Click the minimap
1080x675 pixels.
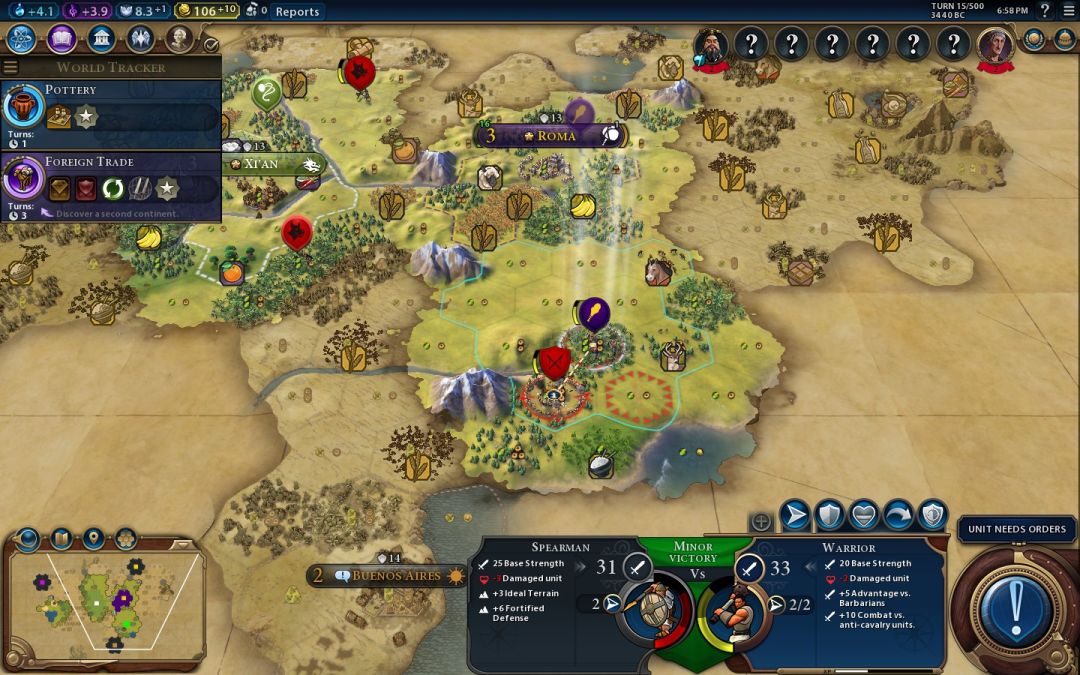tap(105, 600)
